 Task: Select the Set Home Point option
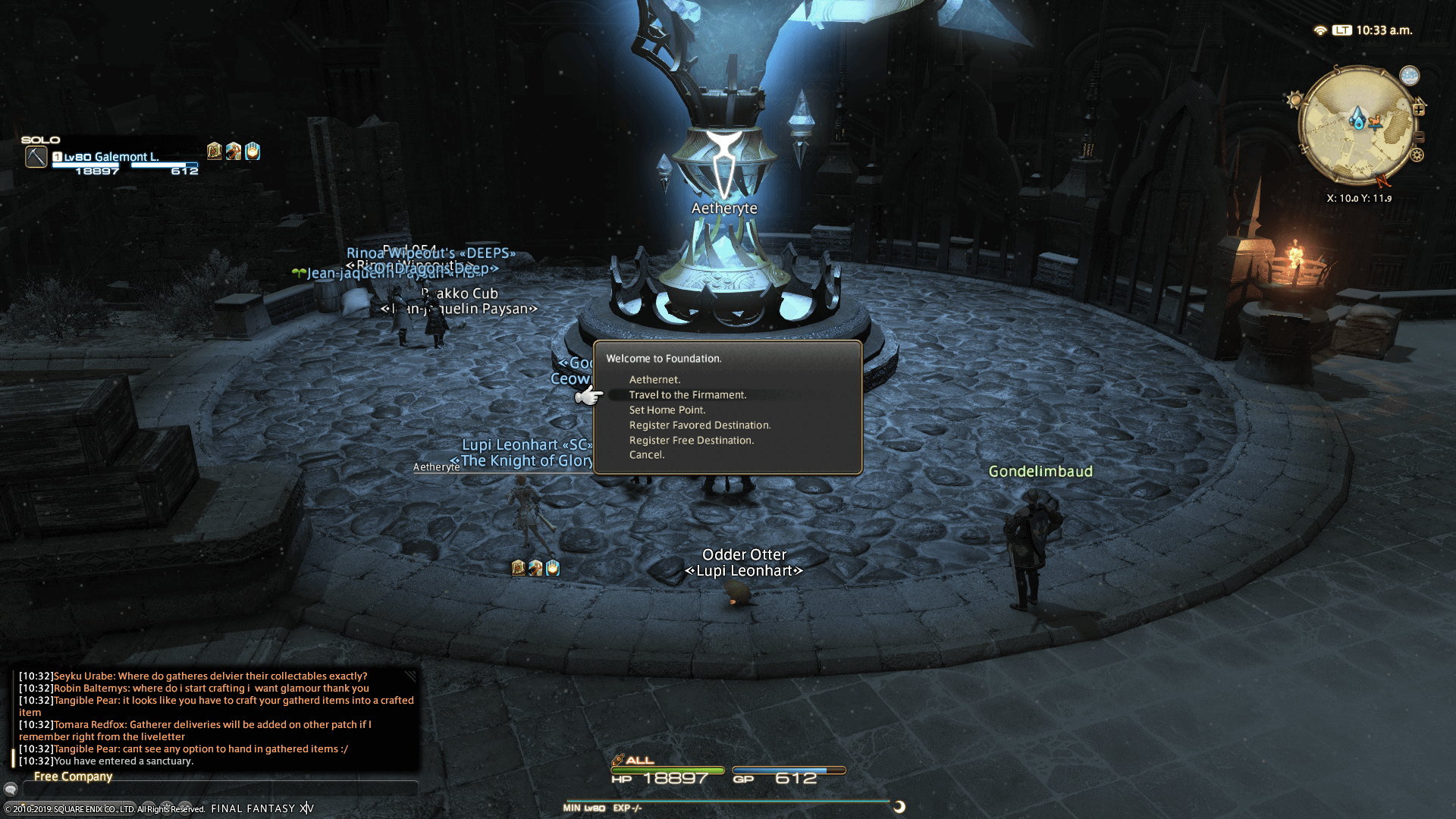pos(667,410)
